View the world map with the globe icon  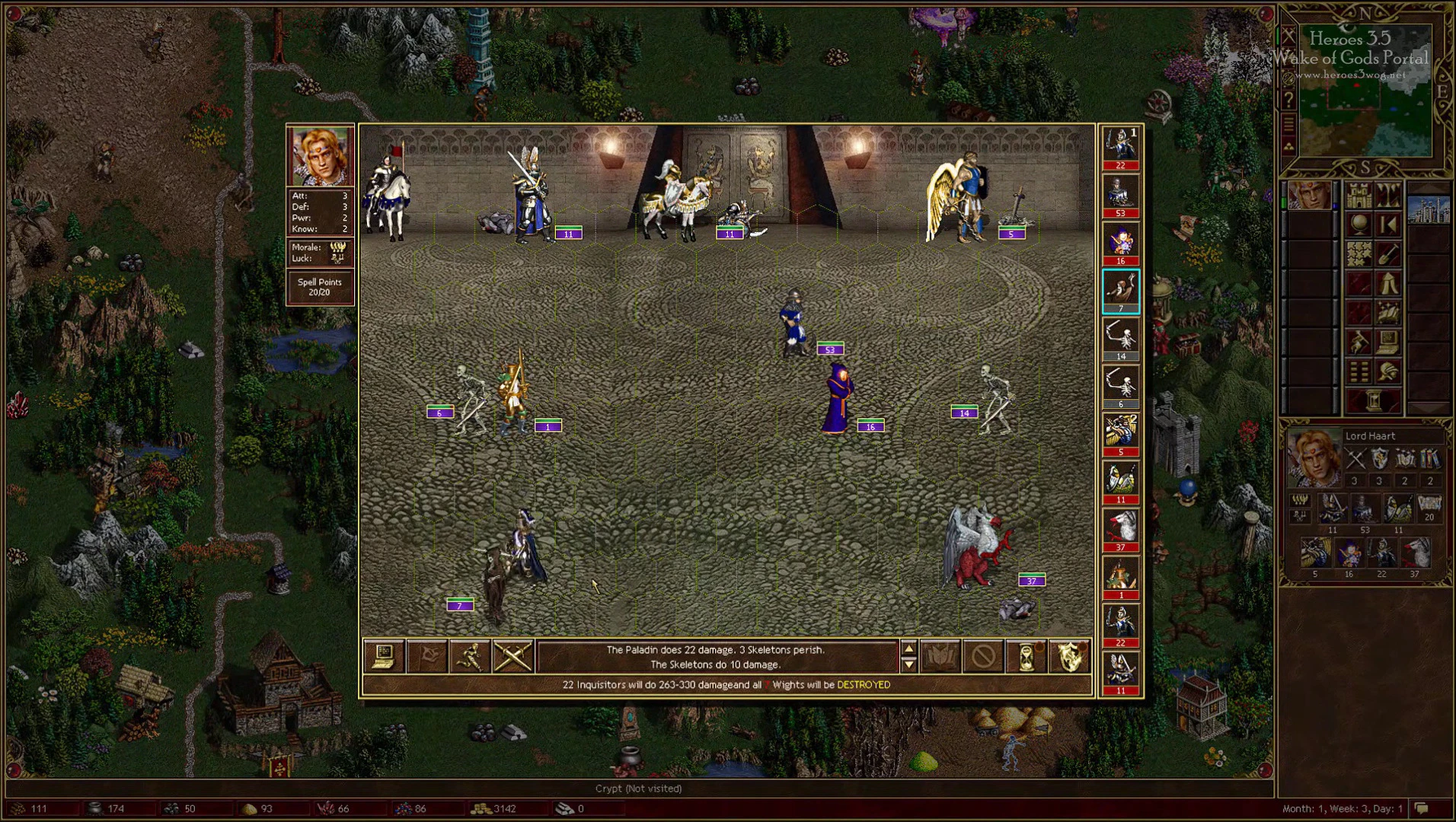point(1359,224)
